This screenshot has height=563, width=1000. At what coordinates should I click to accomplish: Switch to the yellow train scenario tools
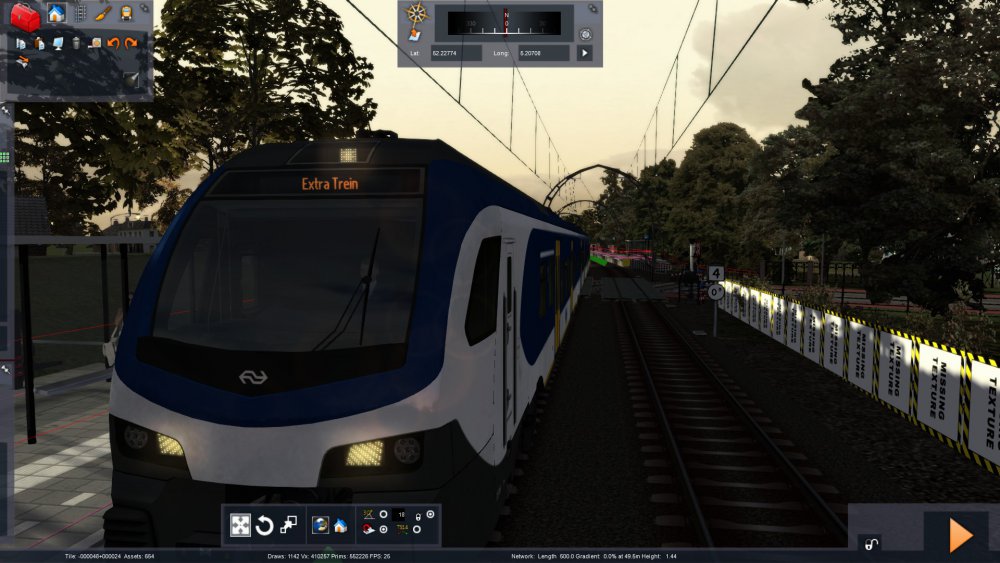(127, 14)
